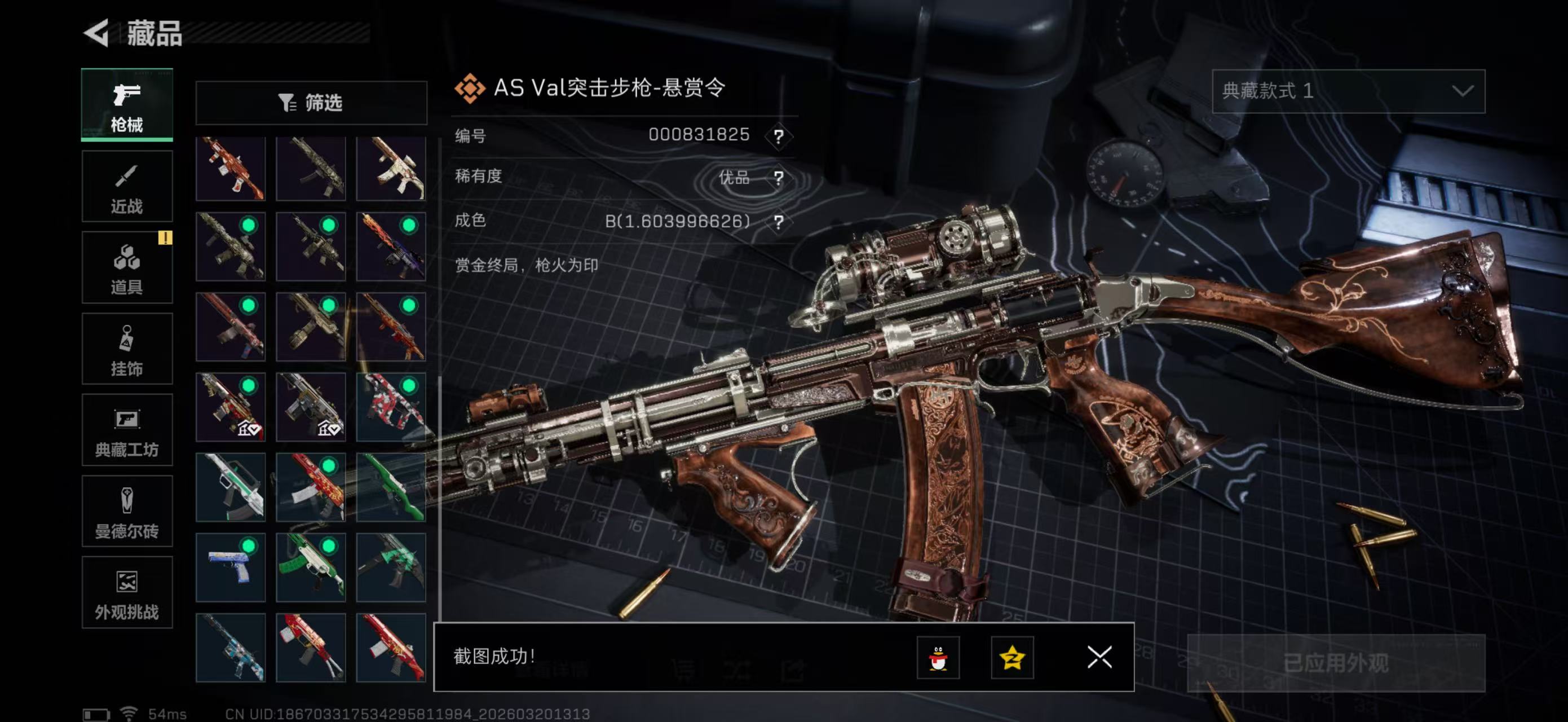This screenshot has width=1568, height=722.
Task: Show the 挂饰 charms category
Action: pos(127,349)
